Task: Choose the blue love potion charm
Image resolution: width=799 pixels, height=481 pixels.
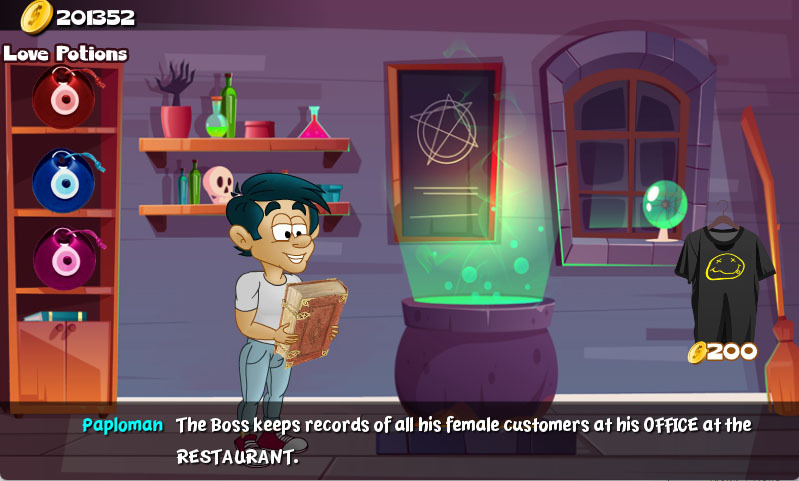Action: [63, 179]
